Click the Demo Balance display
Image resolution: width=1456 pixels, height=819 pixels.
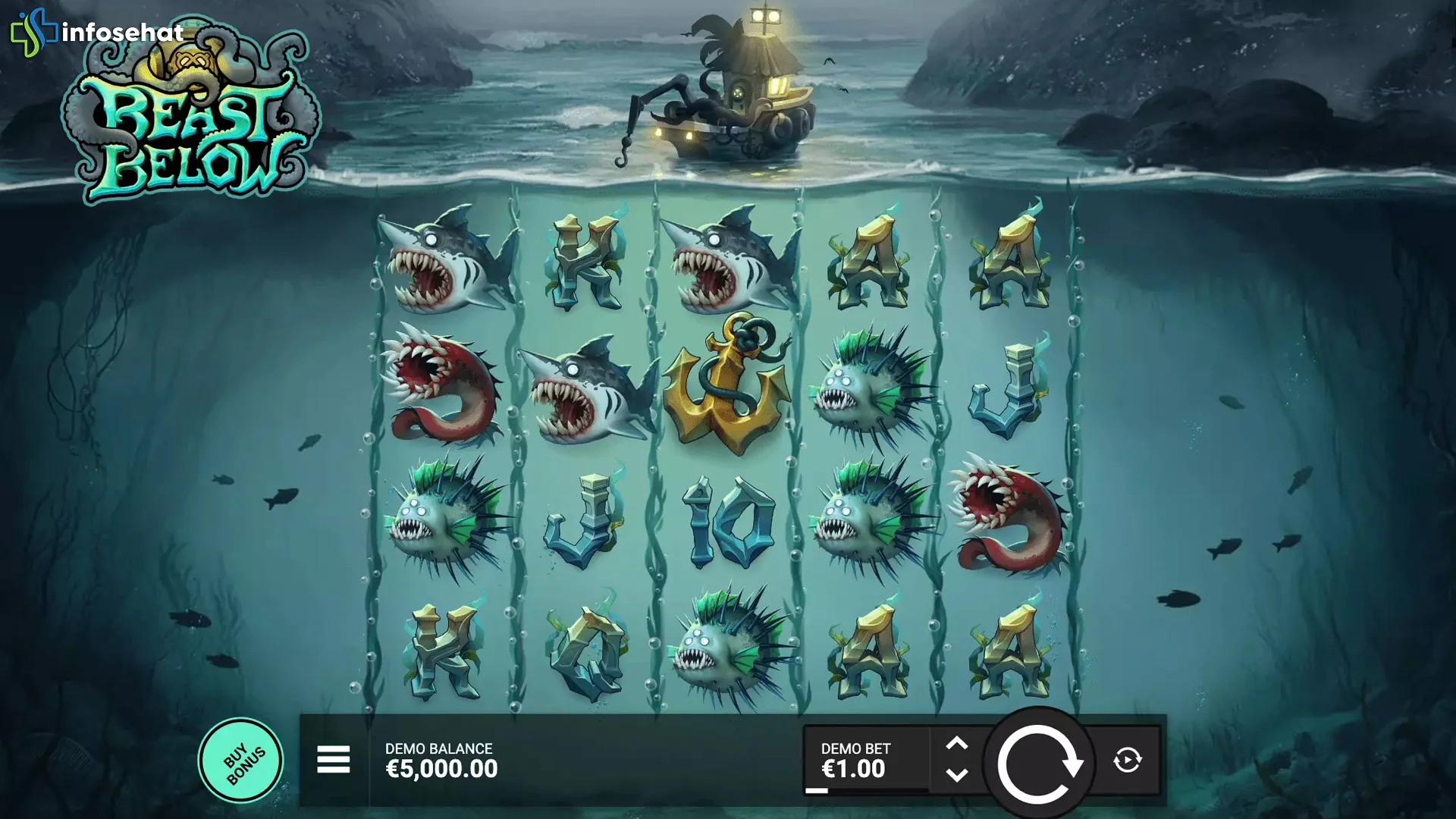[x=438, y=758]
